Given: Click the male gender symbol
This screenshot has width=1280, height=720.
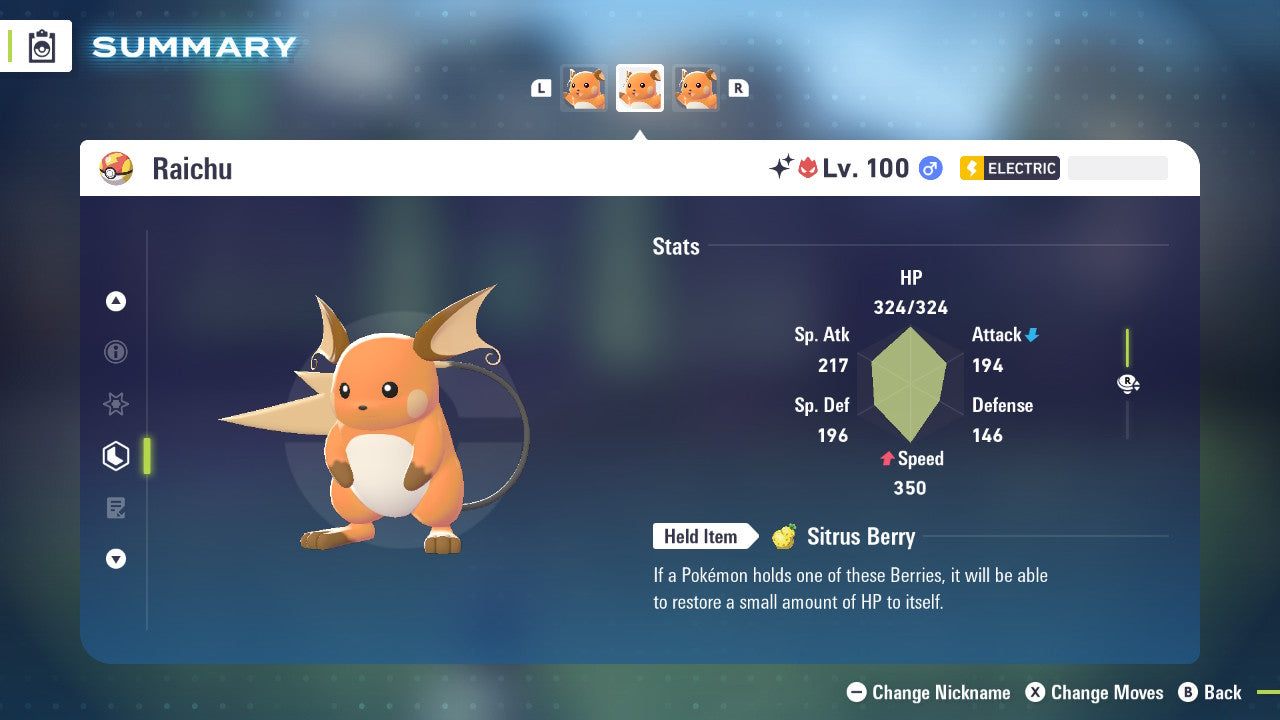Looking at the screenshot, I should tap(930, 168).
